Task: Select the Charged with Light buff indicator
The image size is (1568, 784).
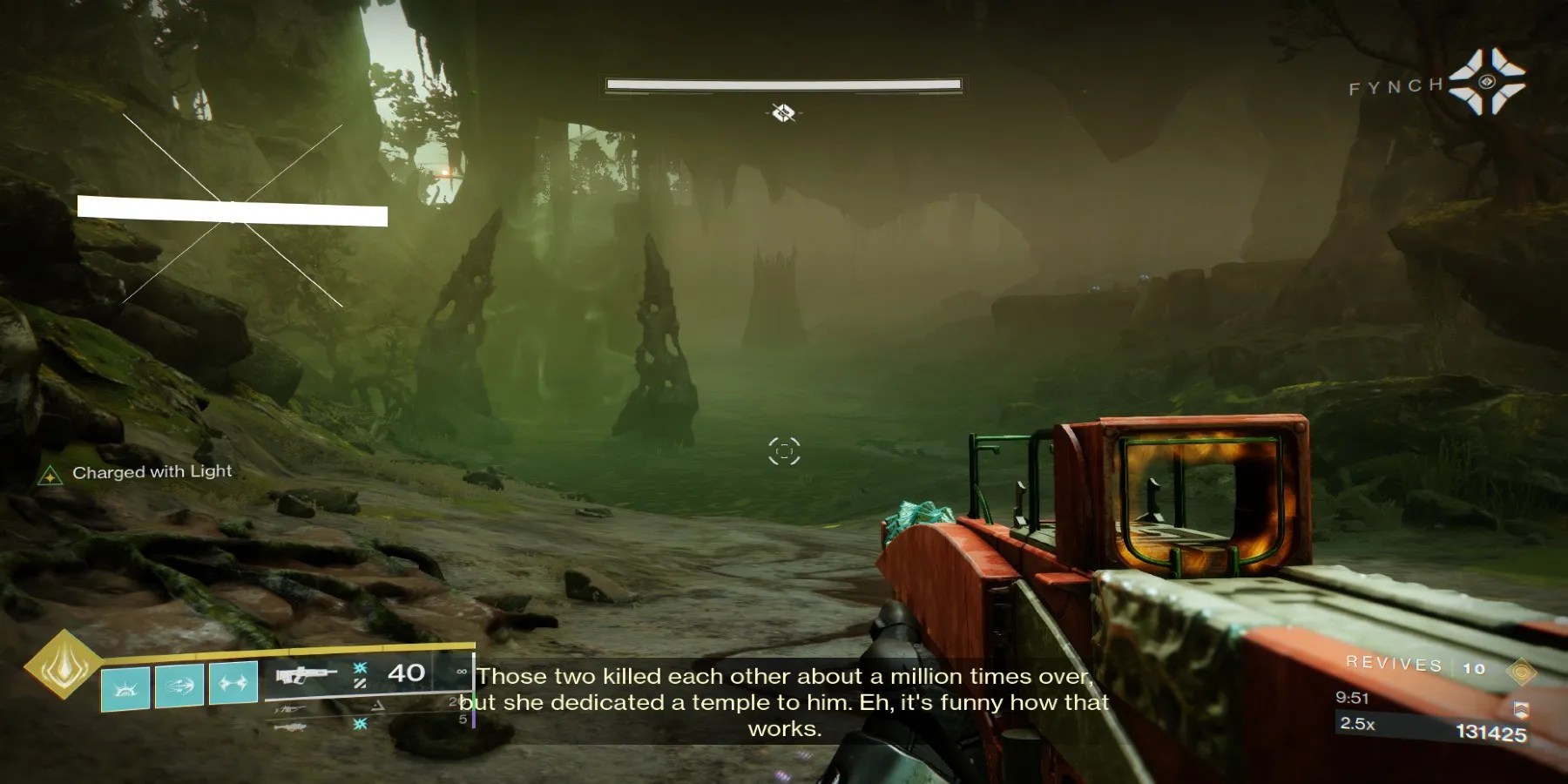Action: (x=51, y=475)
